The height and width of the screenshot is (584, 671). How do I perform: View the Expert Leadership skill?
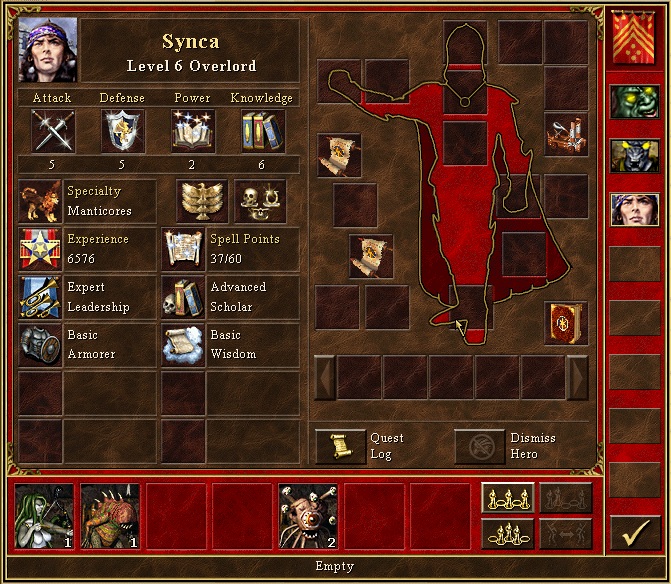click(40, 297)
